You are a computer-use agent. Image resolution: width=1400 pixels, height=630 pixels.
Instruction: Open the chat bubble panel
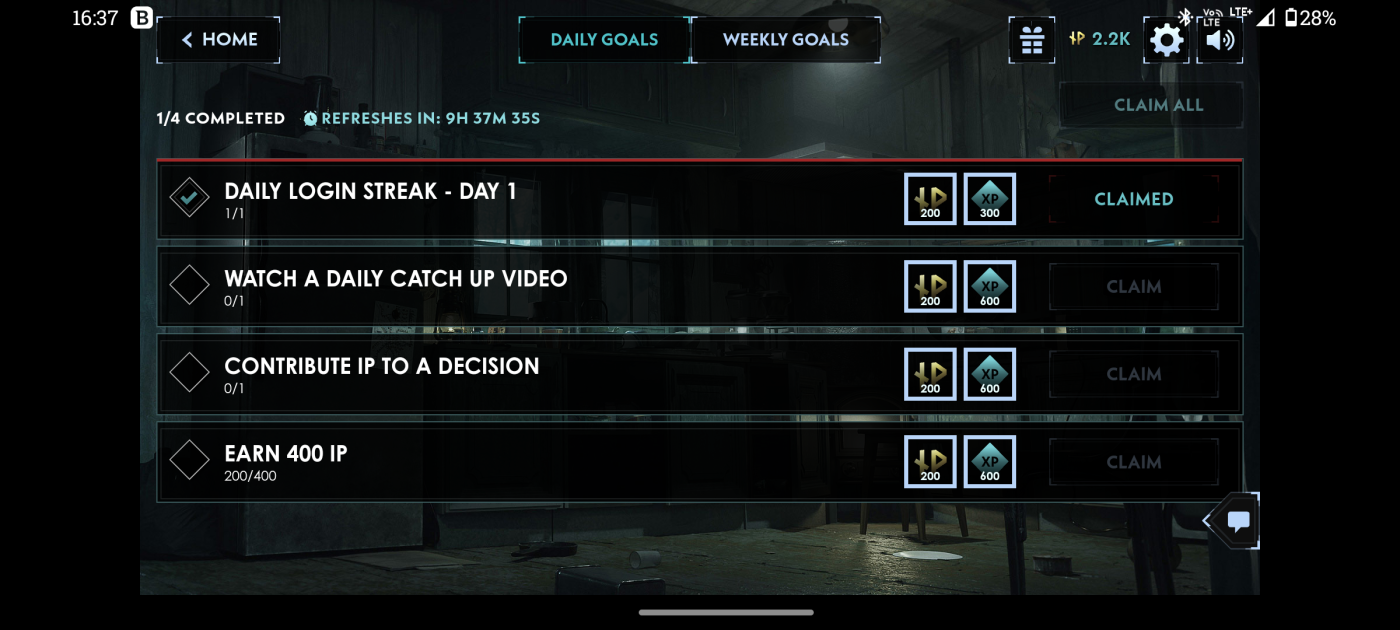click(1238, 521)
